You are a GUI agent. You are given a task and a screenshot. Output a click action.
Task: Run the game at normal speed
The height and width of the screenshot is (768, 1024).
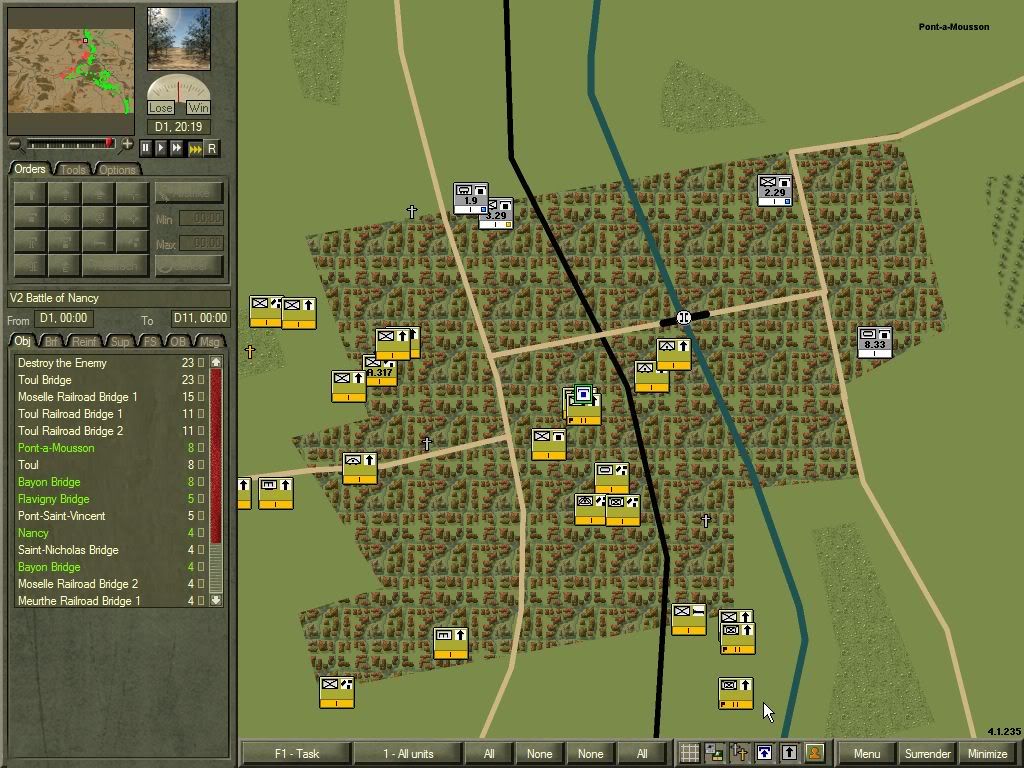click(162, 148)
